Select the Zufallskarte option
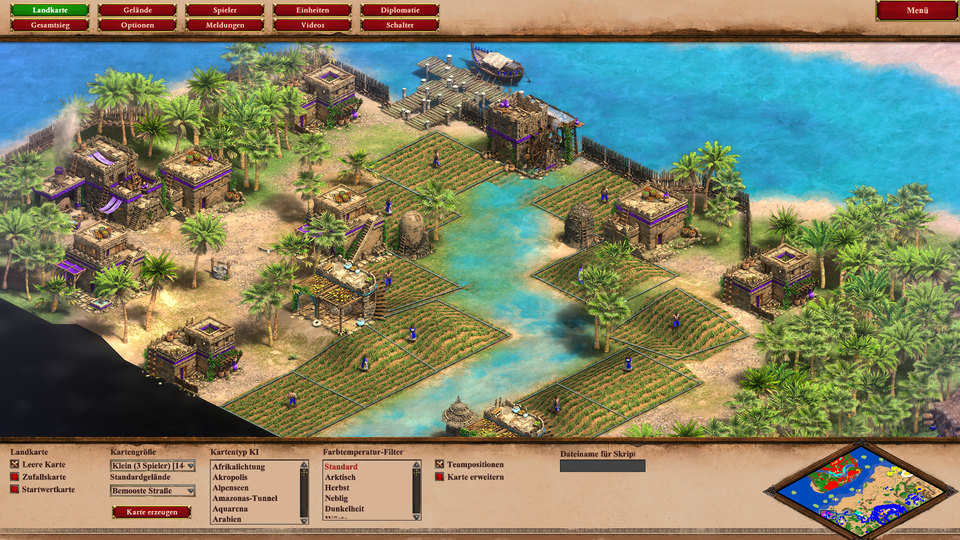The image size is (960, 540). click(14, 477)
